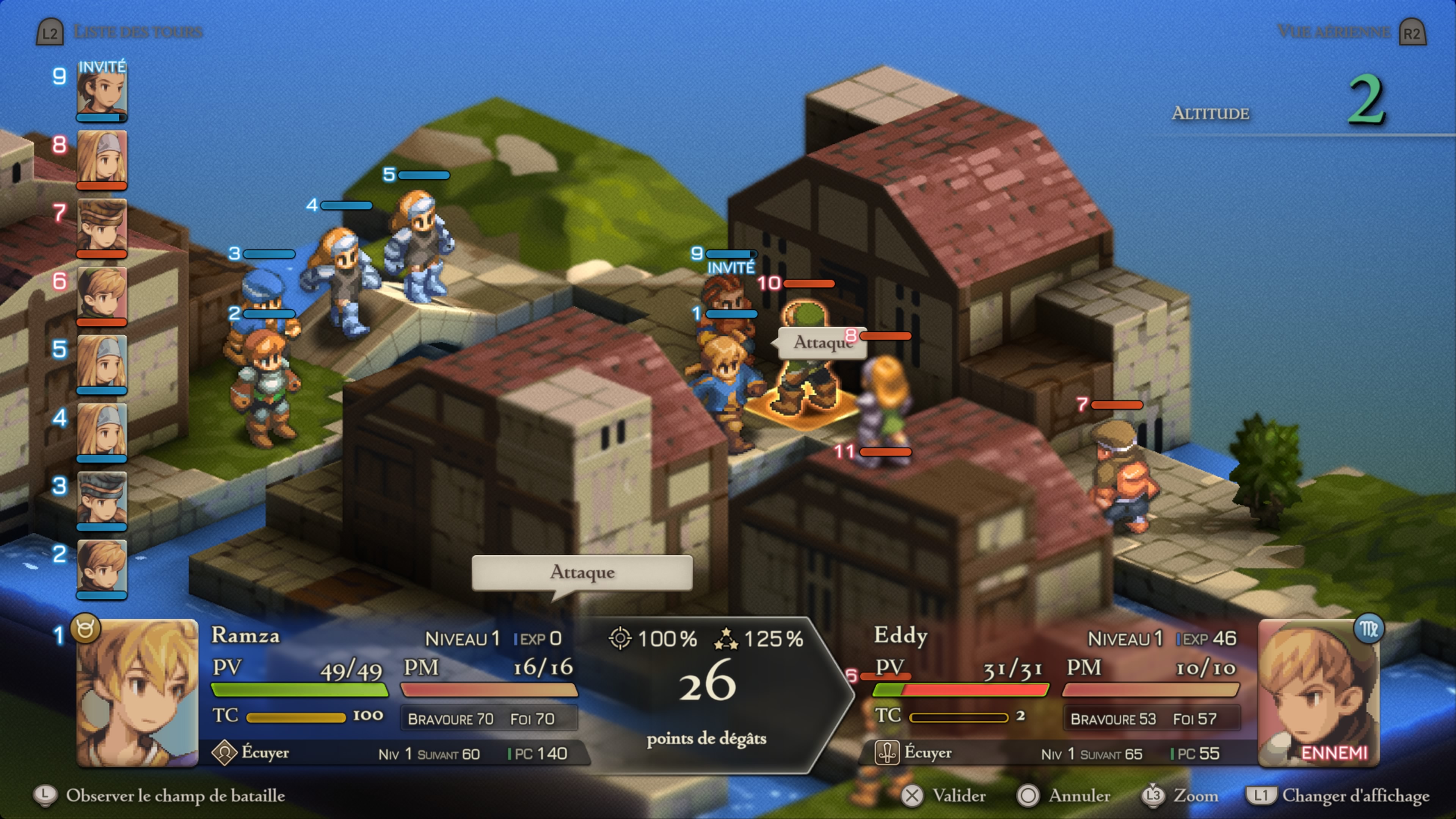Choose the turn 3 capped ally portrait

tap(102, 498)
